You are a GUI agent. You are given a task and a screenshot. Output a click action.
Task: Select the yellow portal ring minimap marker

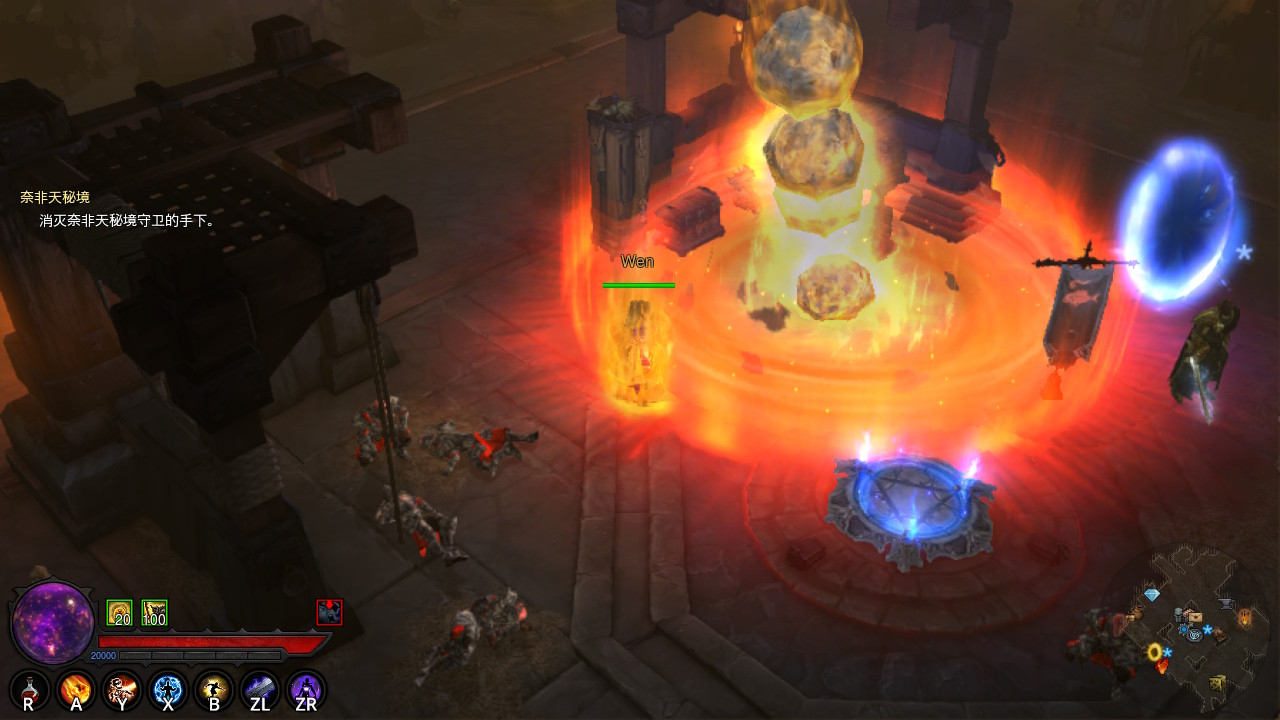[x=1155, y=652]
